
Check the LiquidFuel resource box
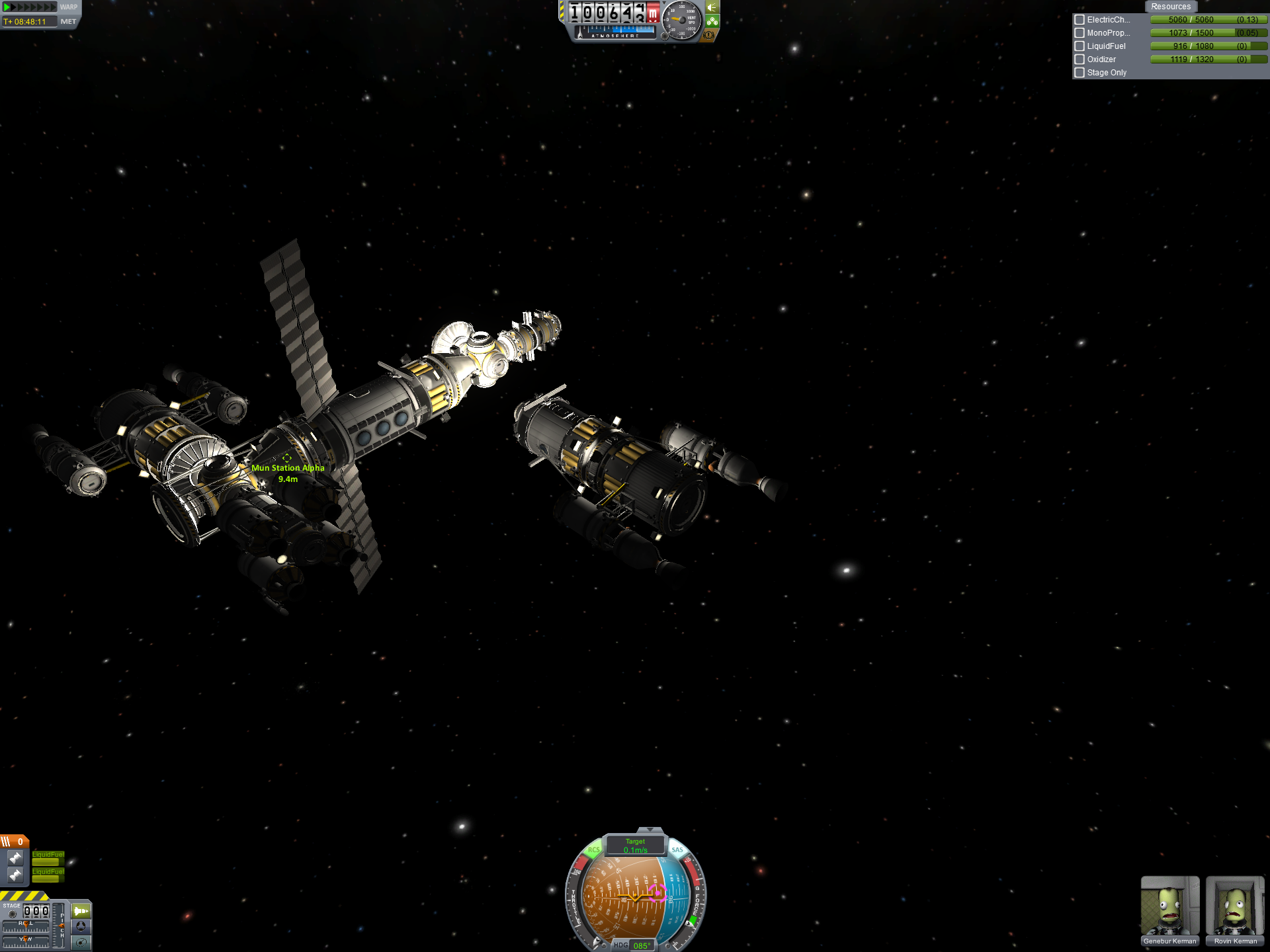(1079, 46)
